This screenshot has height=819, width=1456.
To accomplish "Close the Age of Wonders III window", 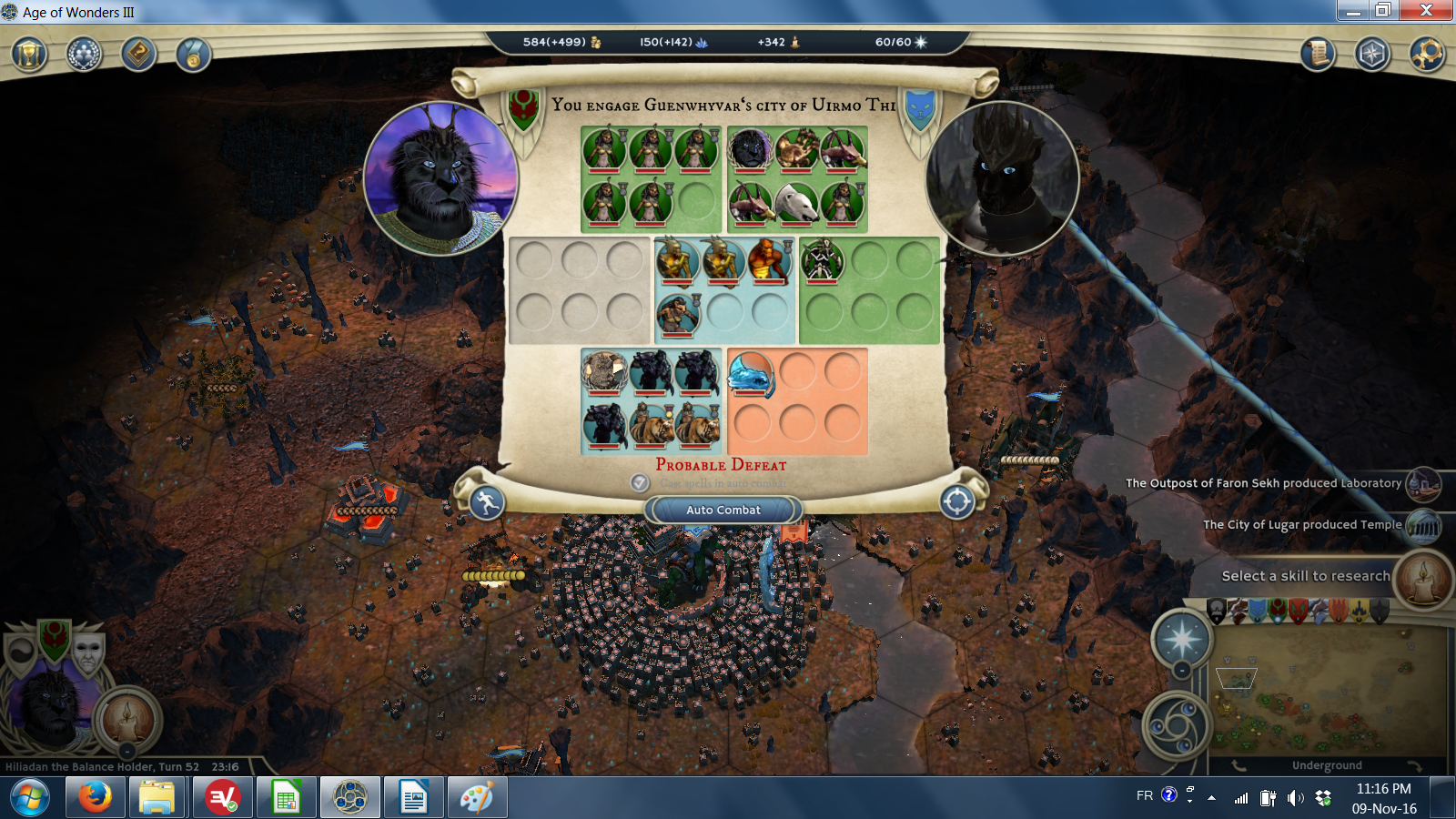I will coord(1426,10).
